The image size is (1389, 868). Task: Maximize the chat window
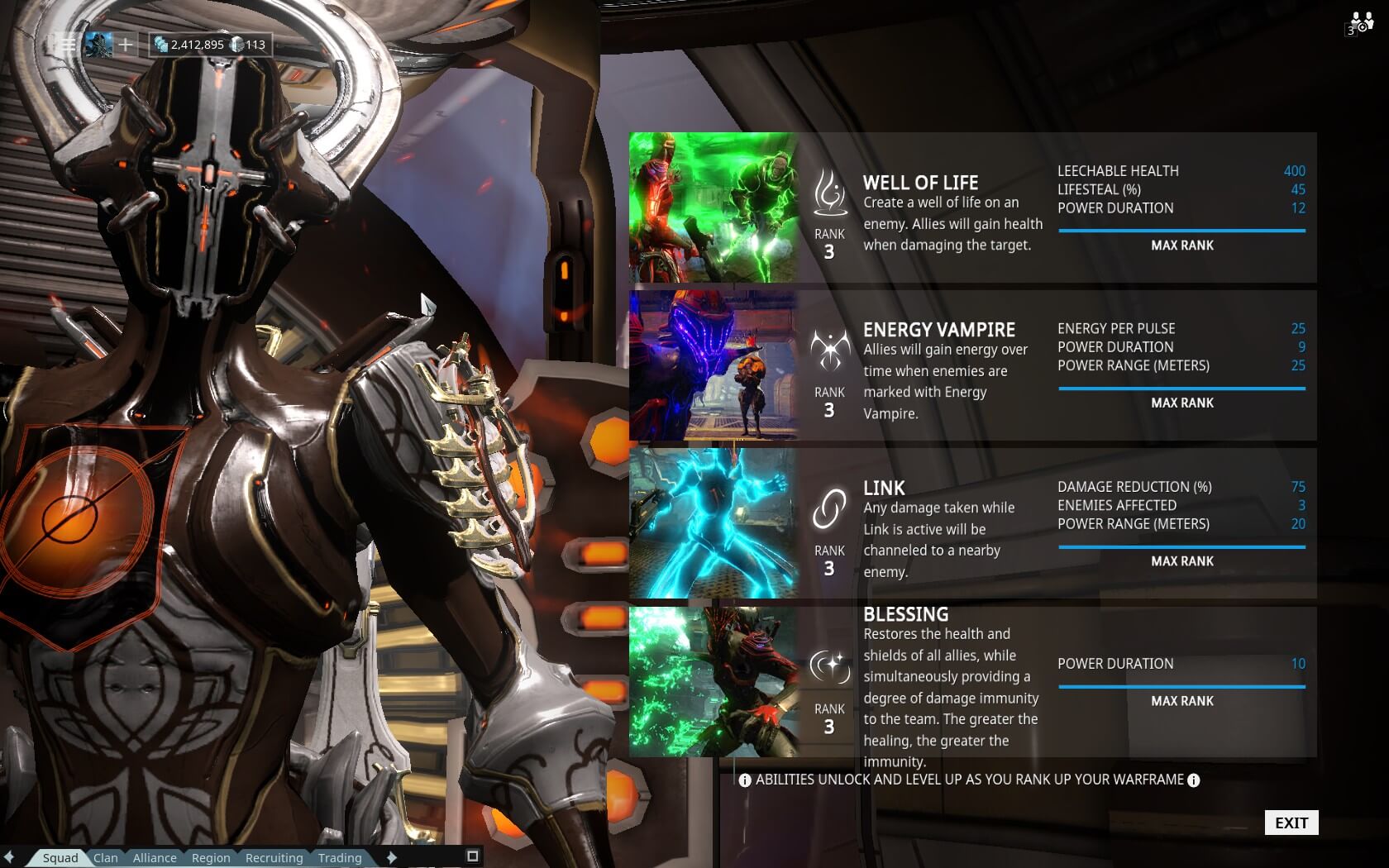tap(471, 858)
